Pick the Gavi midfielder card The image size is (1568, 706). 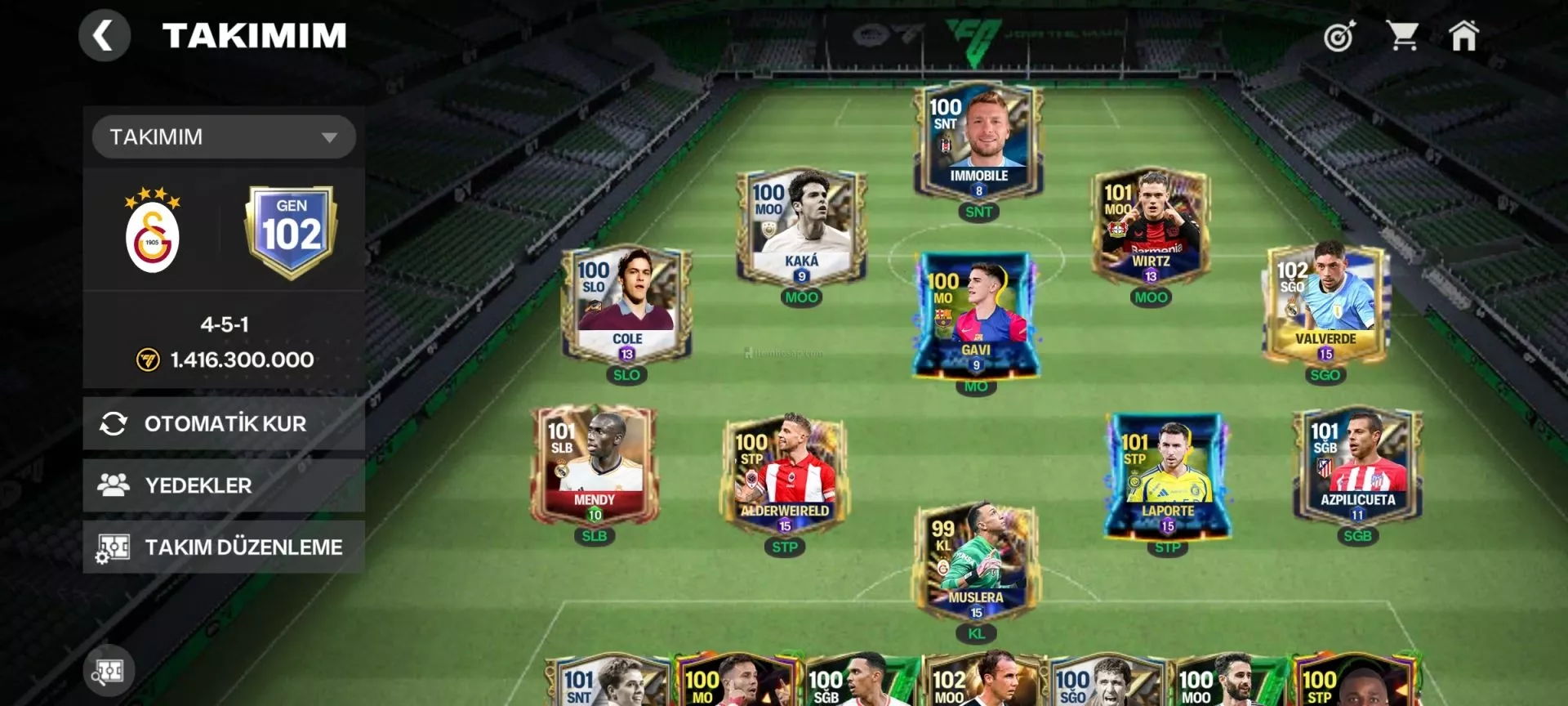(976, 315)
